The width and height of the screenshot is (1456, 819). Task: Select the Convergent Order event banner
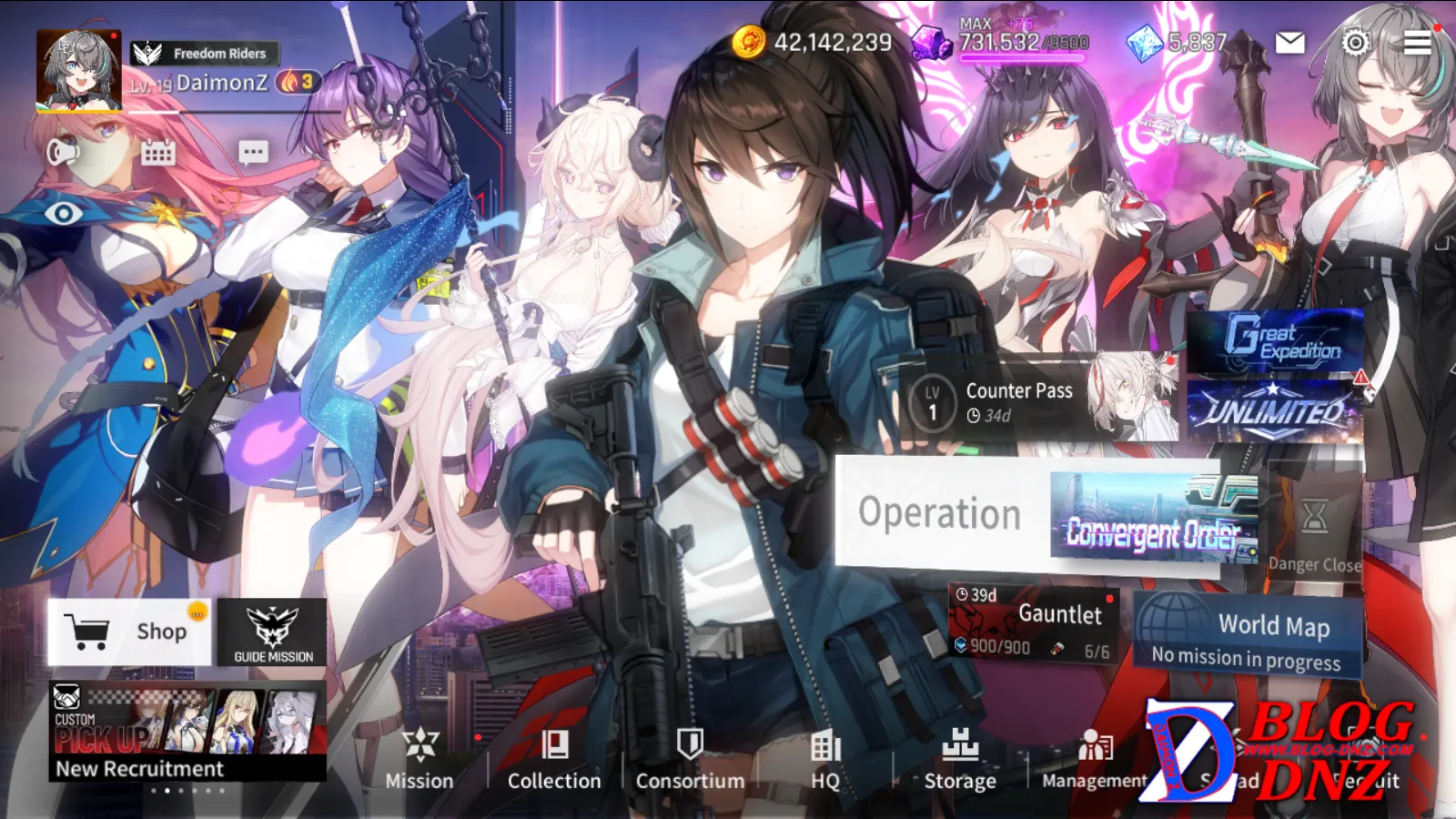[1152, 517]
